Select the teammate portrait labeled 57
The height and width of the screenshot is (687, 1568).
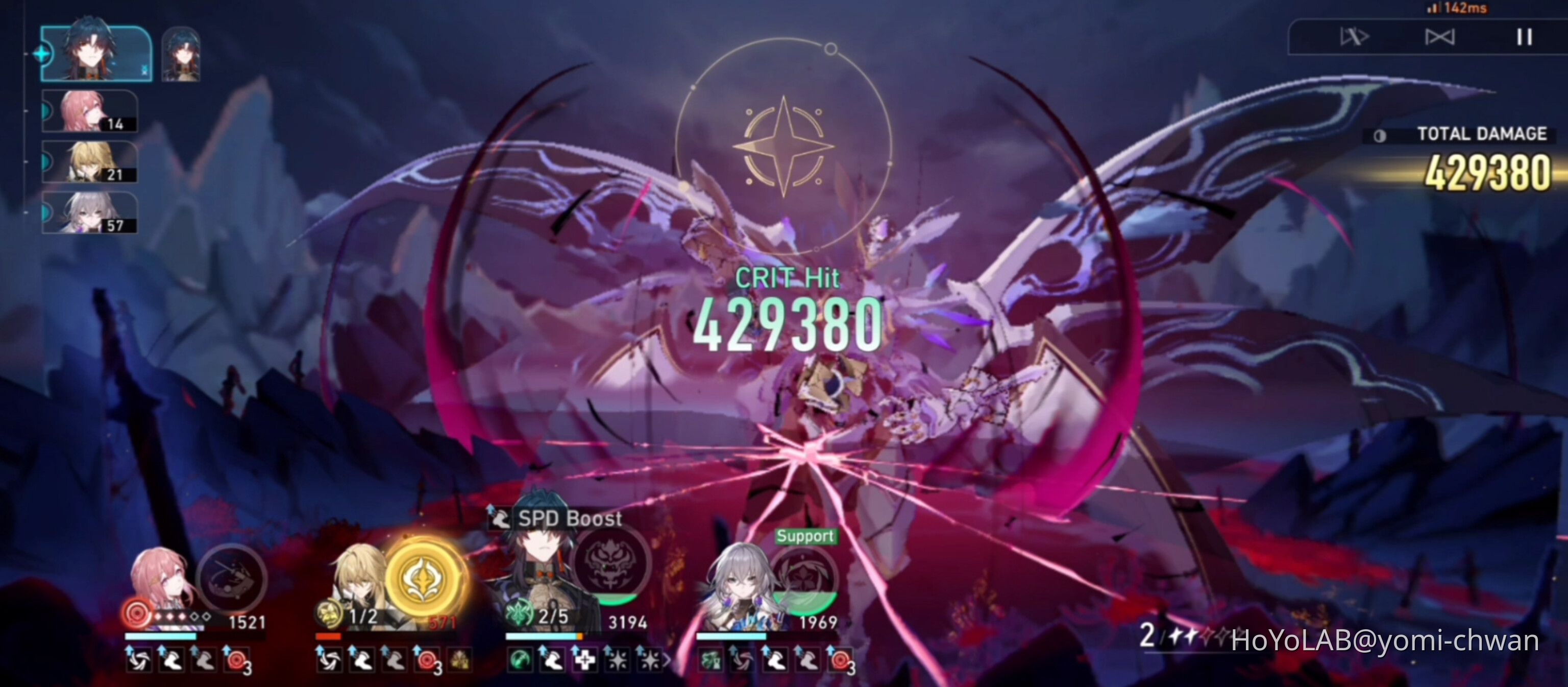pos(88,213)
